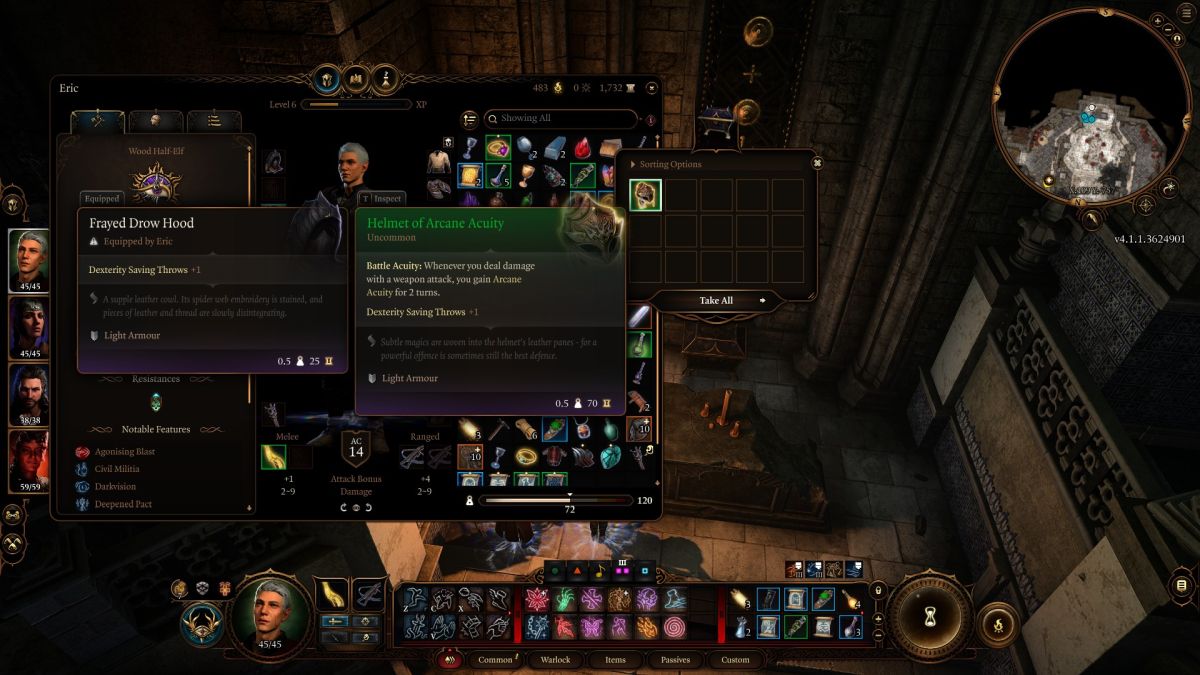Open the Items hotbar tab
This screenshot has height=675, width=1200.
coord(615,660)
